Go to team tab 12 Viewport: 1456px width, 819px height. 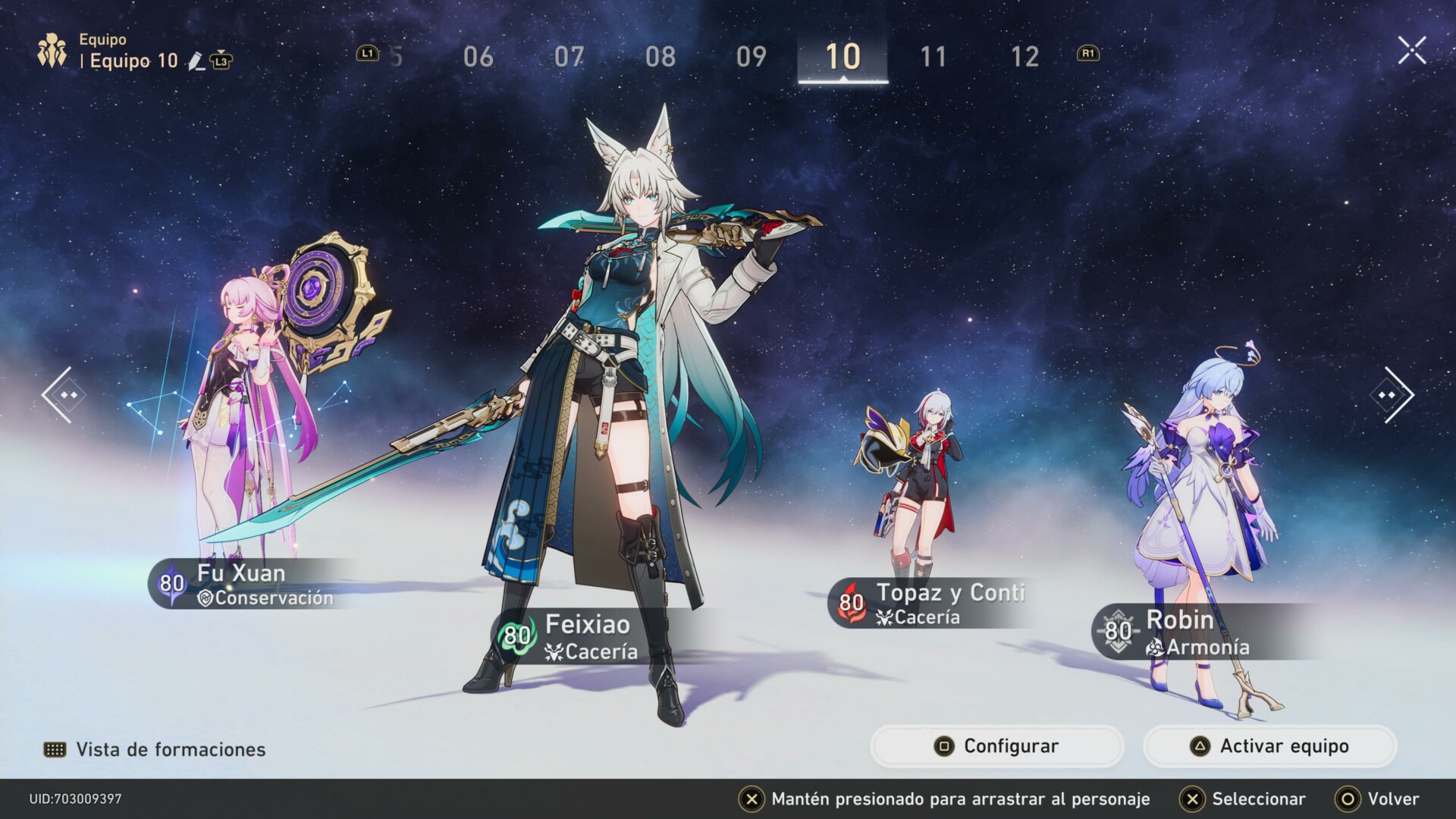click(1025, 57)
